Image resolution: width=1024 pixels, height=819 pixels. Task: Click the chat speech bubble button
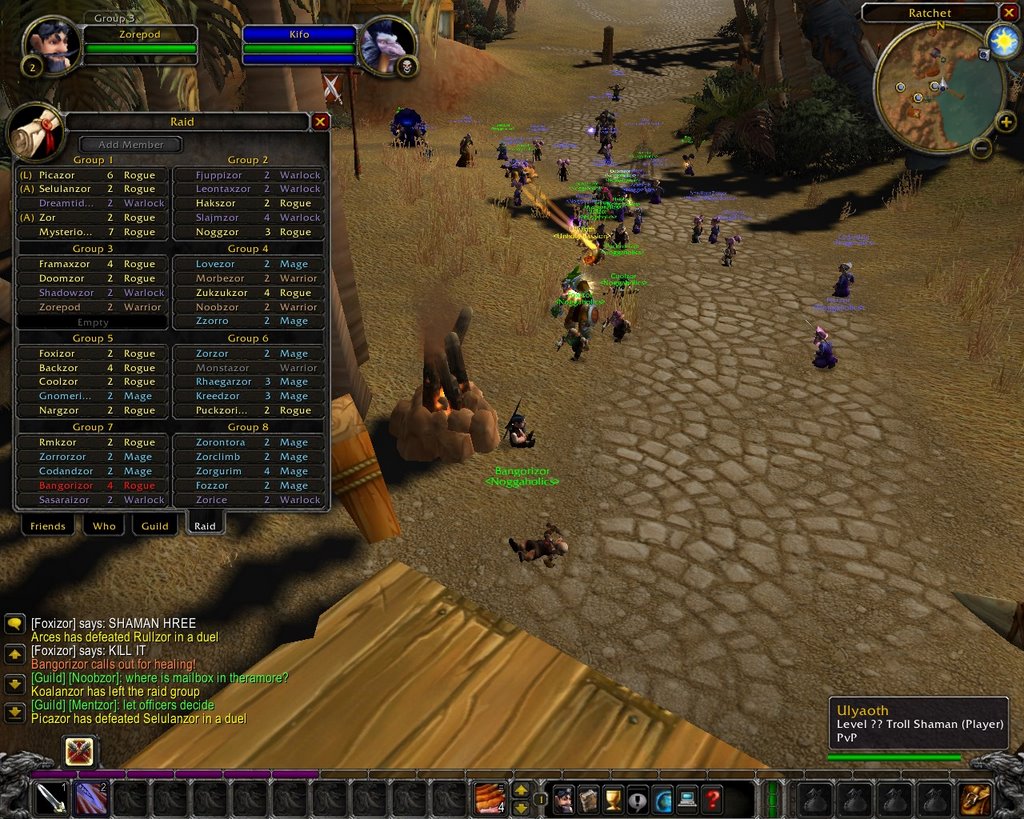[15, 624]
